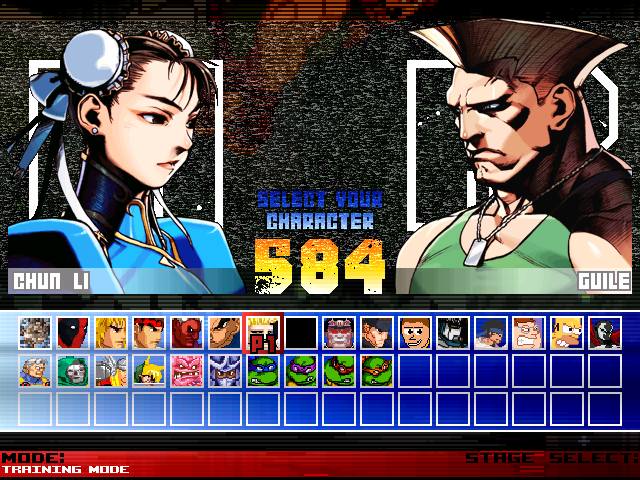Select the Spawn portrait
This screenshot has width=640, height=480.
pyautogui.click(x=605, y=332)
